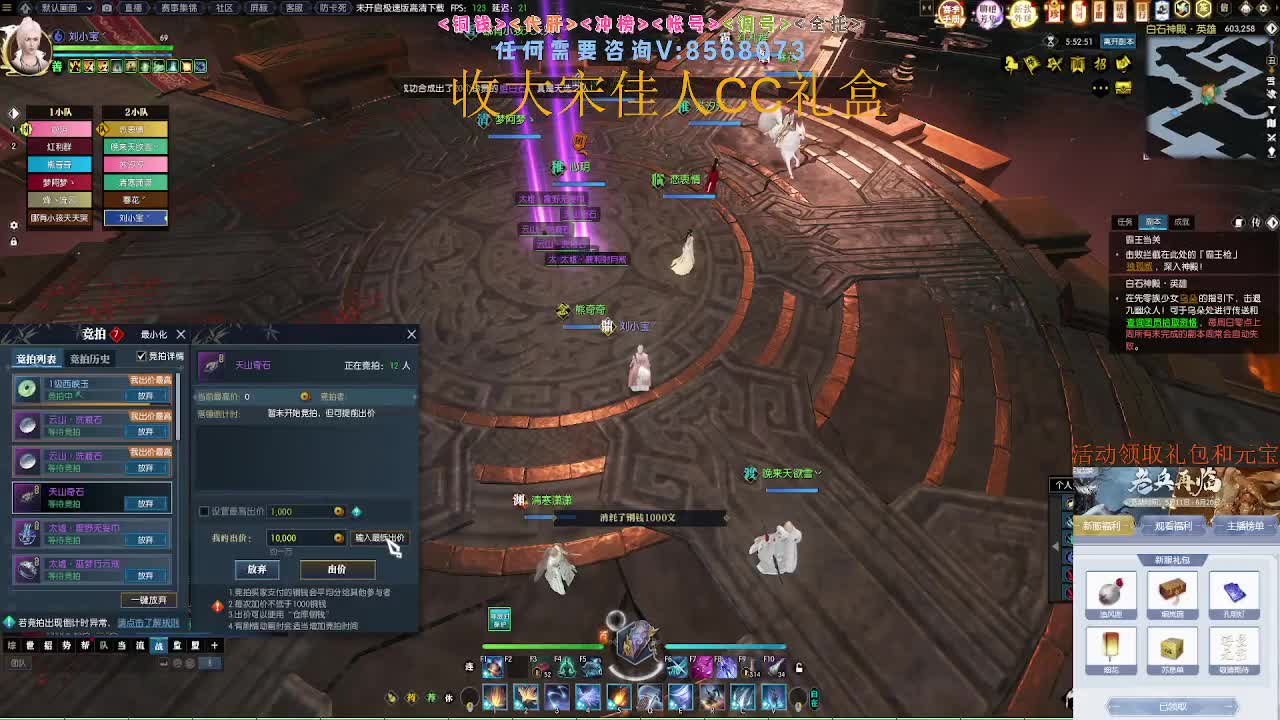This screenshot has width=1280, height=720.
Task: Expand the 个人 side tab on the right edge
Action: coord(1063,484)
